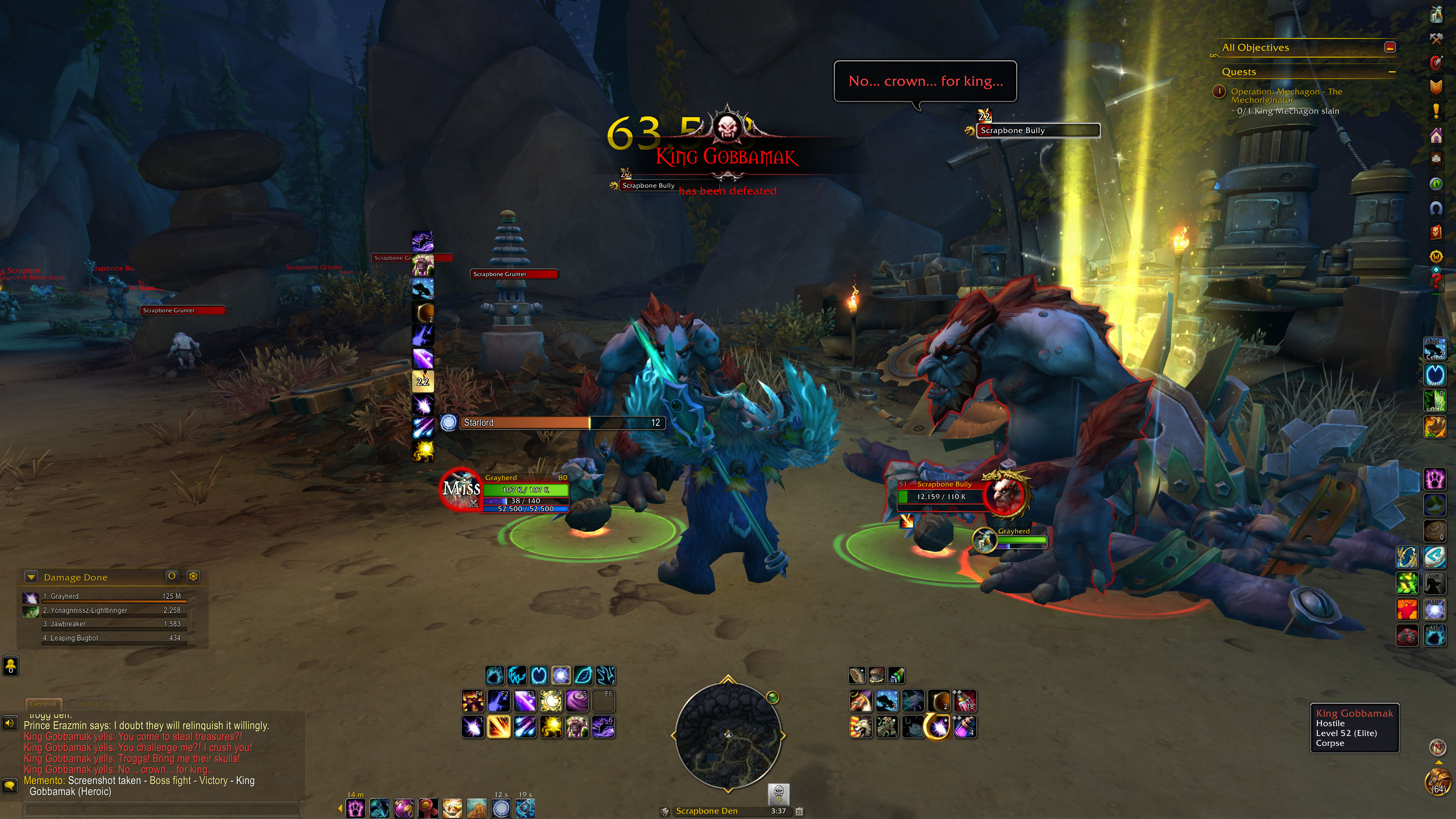Screen dimensions: 1456x819
Task: Switch to the Combat Log chat tab
Action: pyautogui.click(x=92, y=704)
